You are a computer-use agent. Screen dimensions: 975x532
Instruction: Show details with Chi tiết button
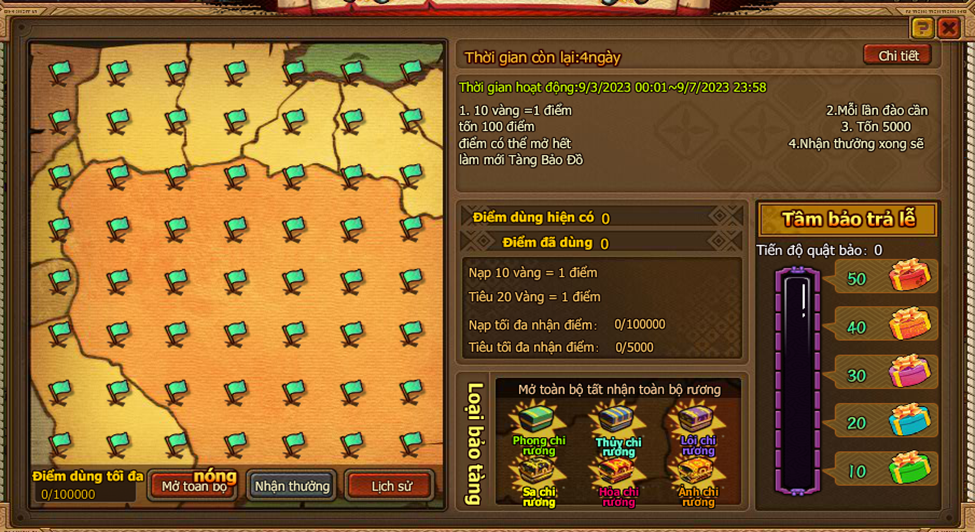click(897, 56)
